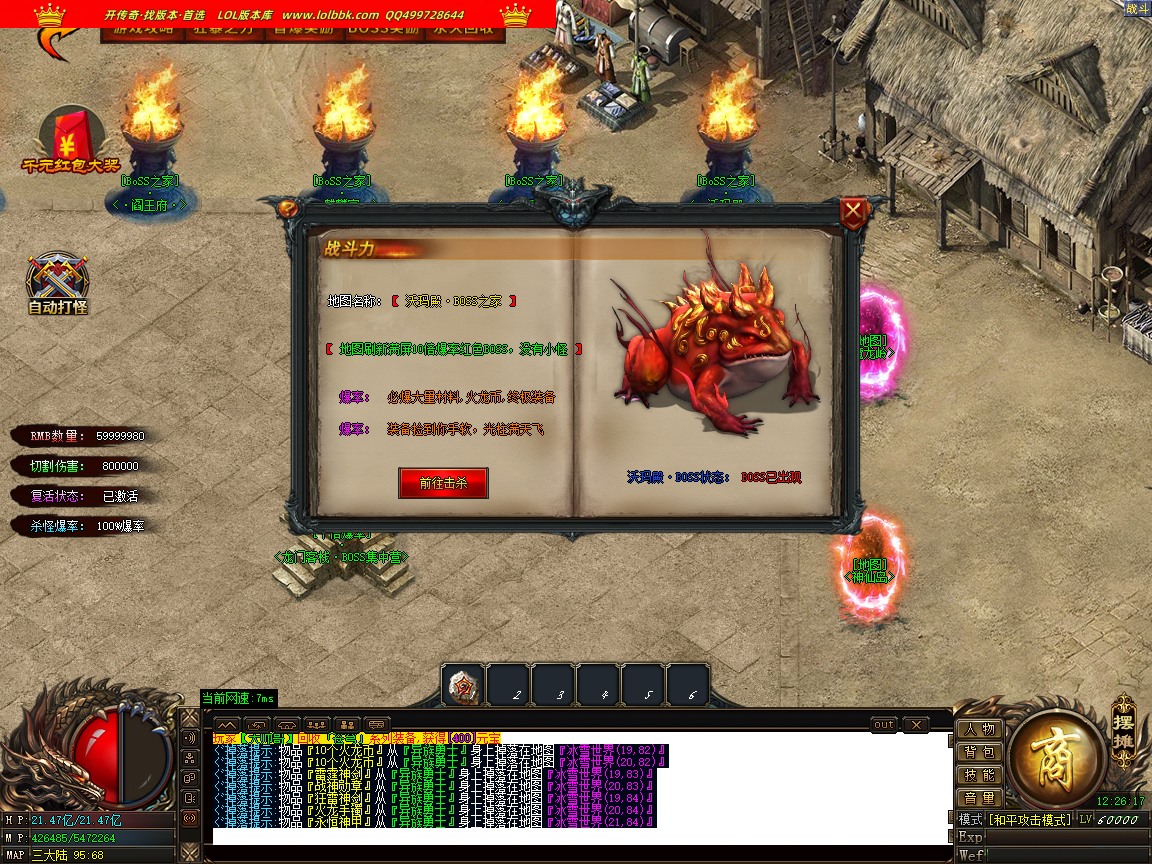The image size is (1152, 864).
Task: Open the 技能 skills panel
Action: point(979,775)
